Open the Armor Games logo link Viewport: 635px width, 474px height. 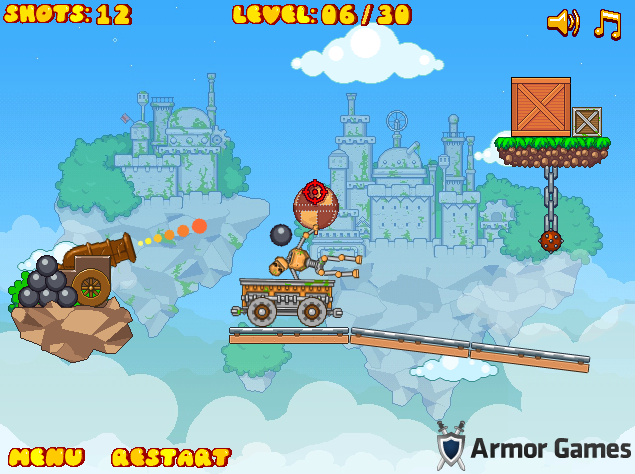pos(534,446)
